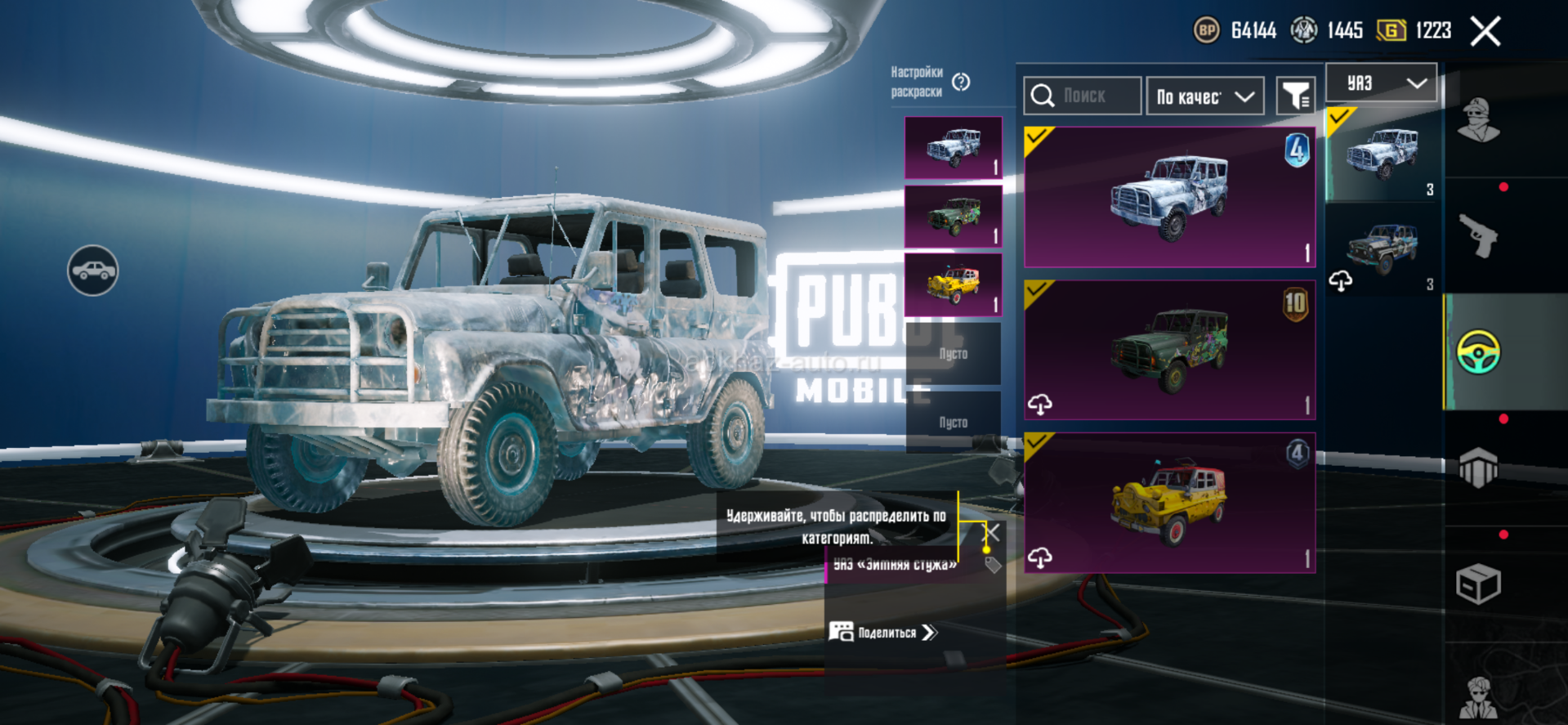Pick the dark UAZ variant thumbnail
The width and height of the screenshot is (1568, 725).
tap(1383, 248)
